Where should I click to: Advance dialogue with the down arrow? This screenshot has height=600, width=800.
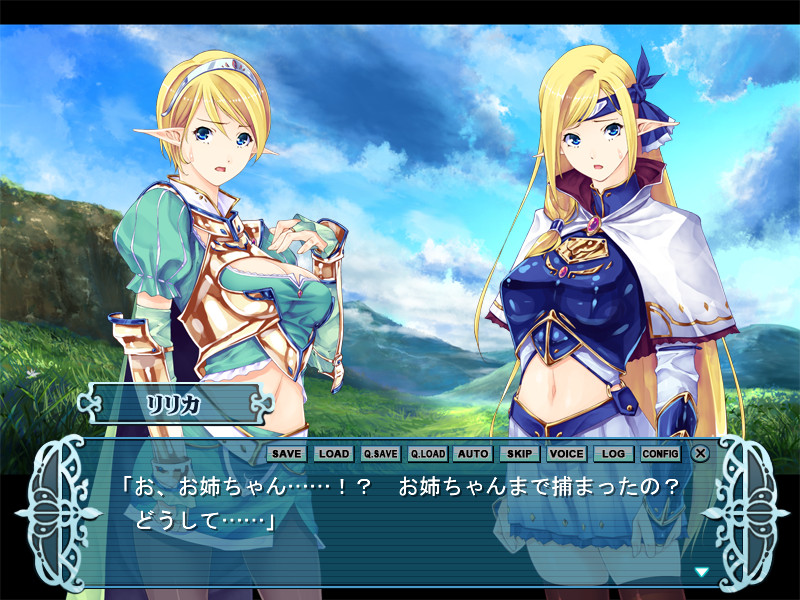[x=701, y=572]
